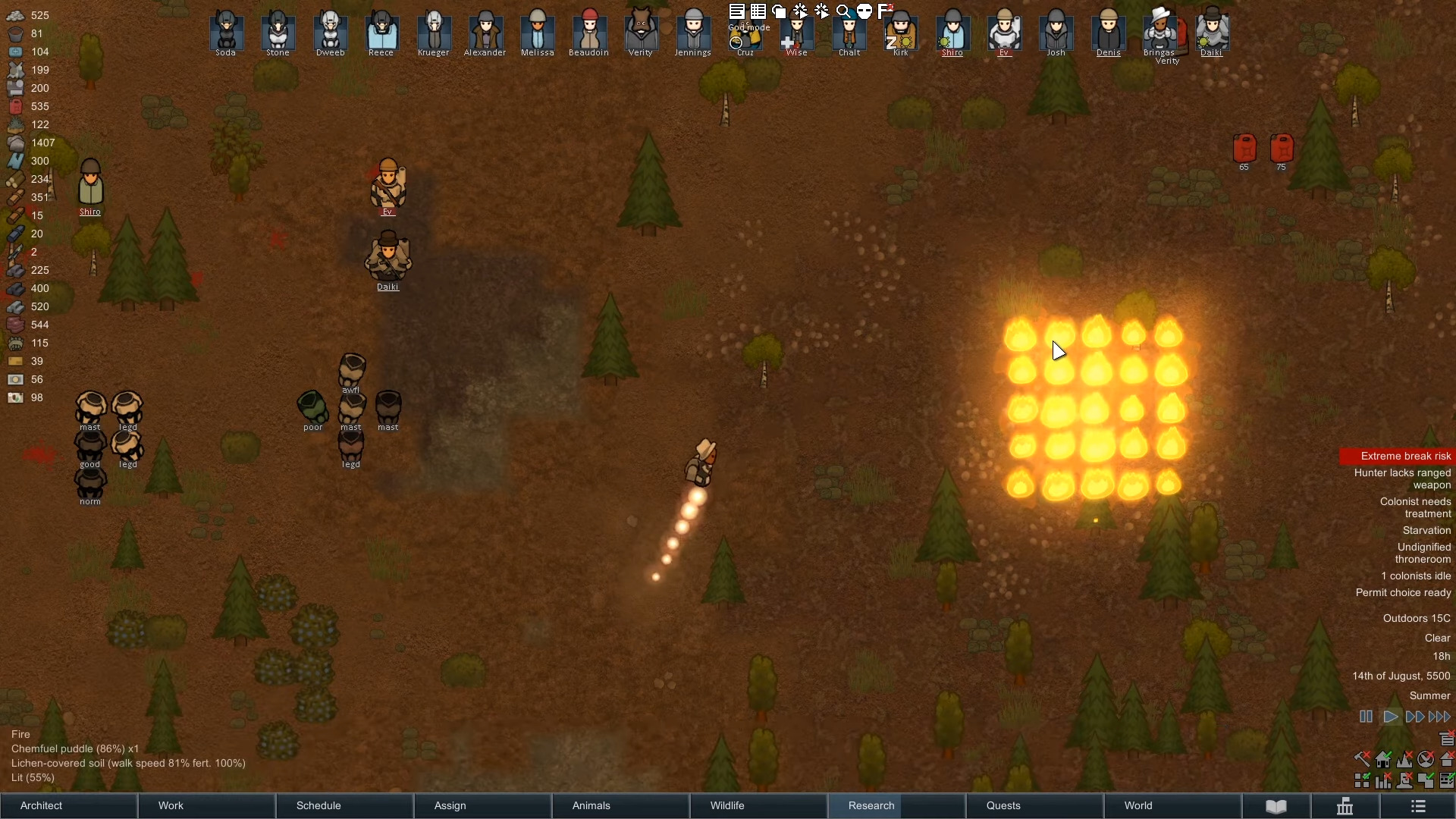Click the Starvation alert
This screenshot has width=1456, height=819.
pos(1426,530)
